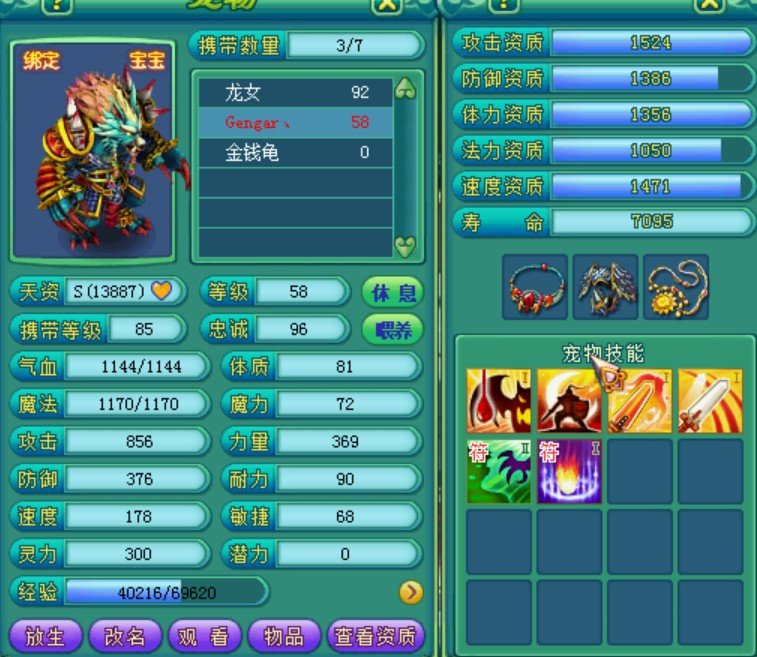Choose 金钱龟 in the pet list
Image resolution: width=757 pixels, height=657 pixels.
(295, 152)
